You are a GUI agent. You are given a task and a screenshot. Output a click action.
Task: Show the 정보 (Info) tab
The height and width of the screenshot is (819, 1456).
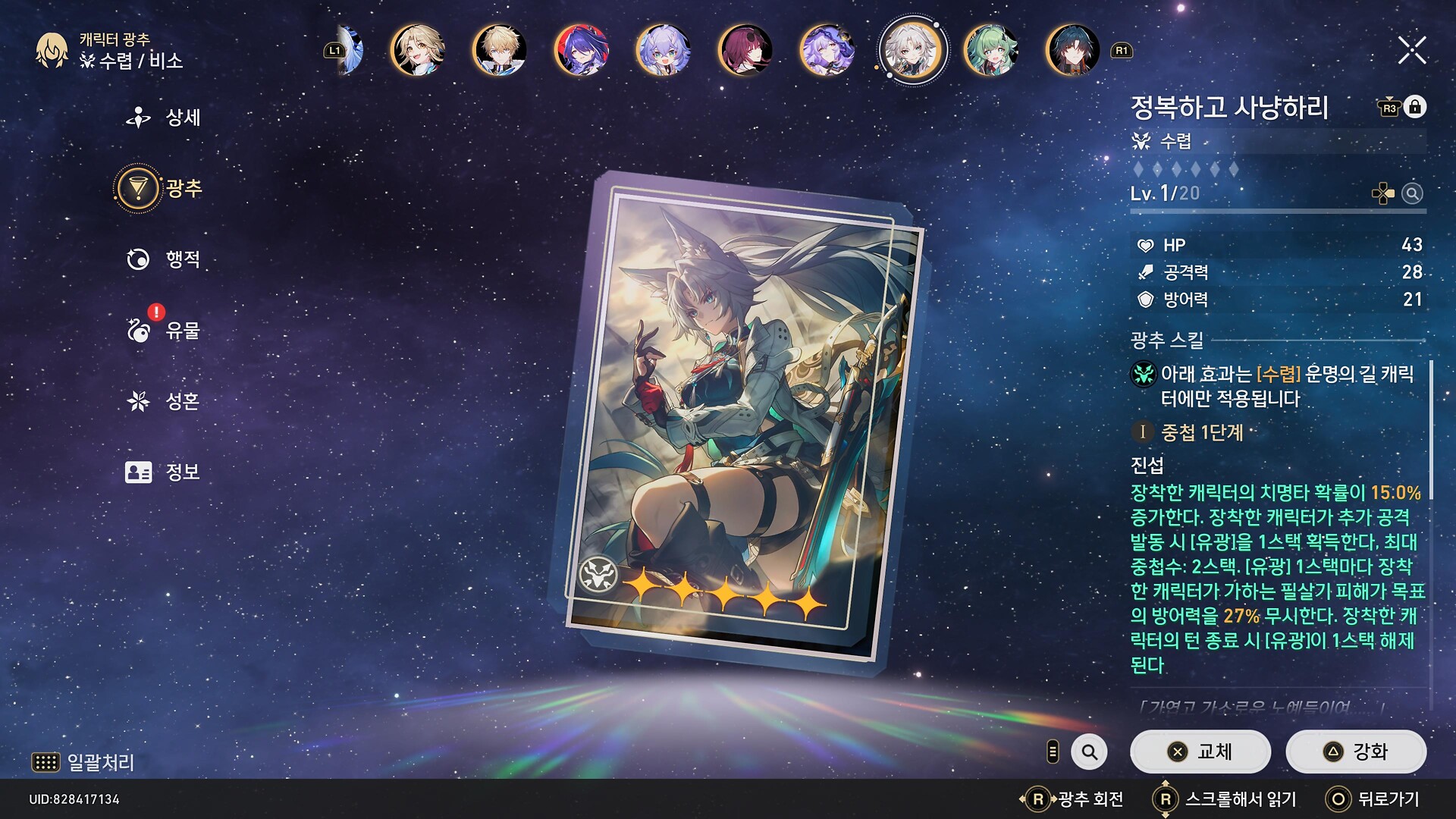pos(165,472)
